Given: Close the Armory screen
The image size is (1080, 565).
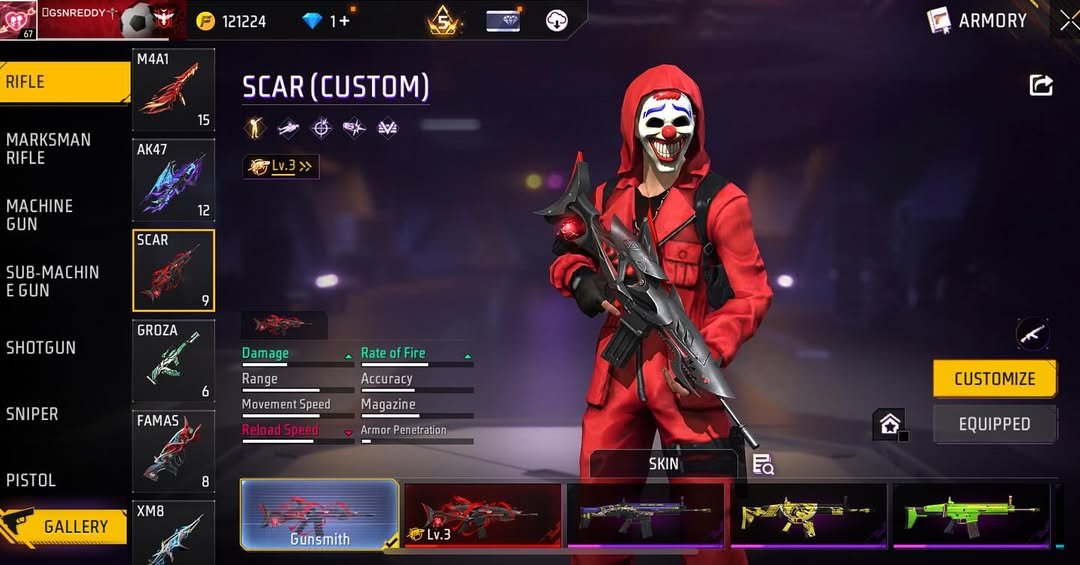Looking at the screenshot, I should point(1069,20).
